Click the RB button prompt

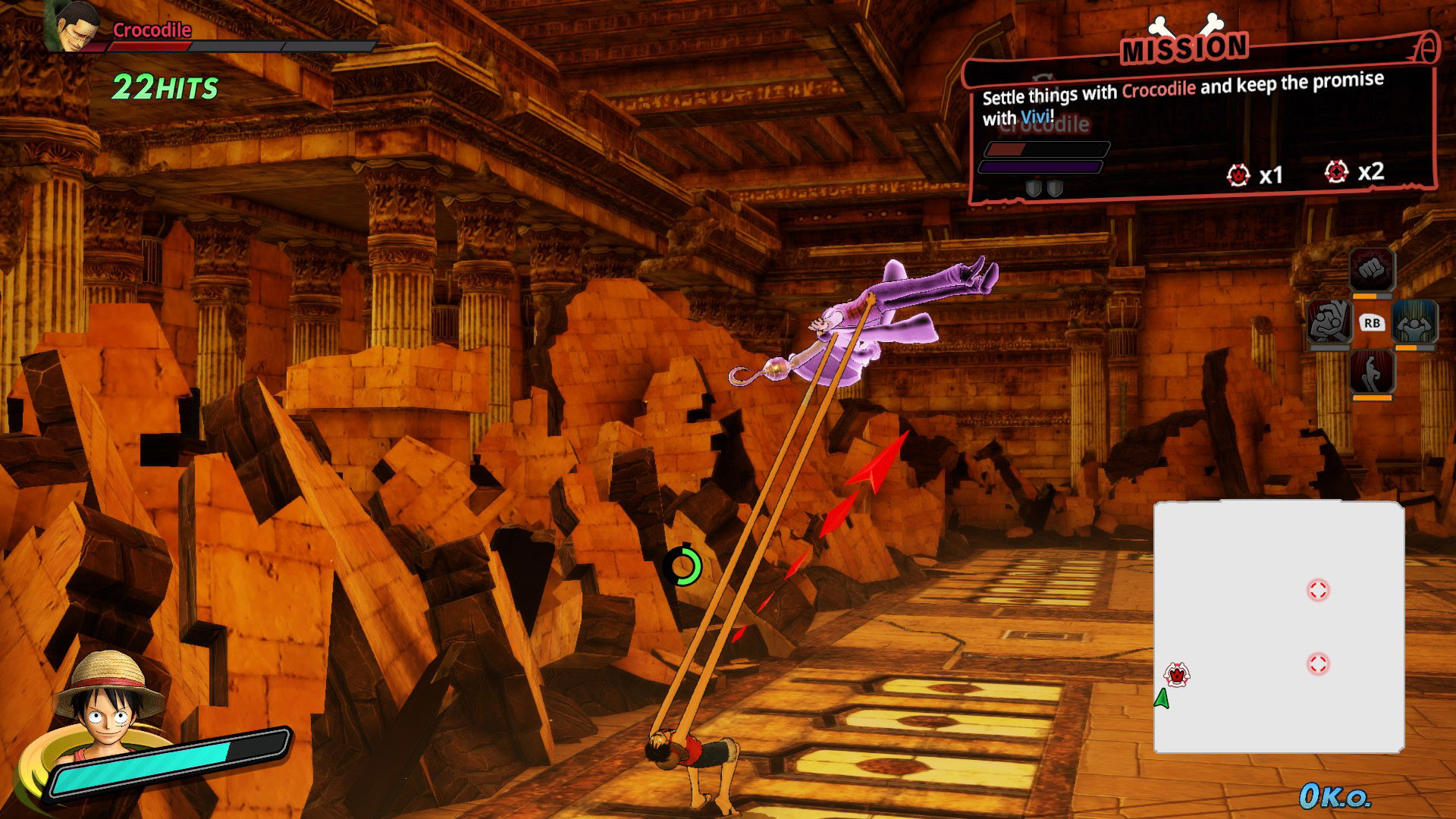[x=1372, y=323]
